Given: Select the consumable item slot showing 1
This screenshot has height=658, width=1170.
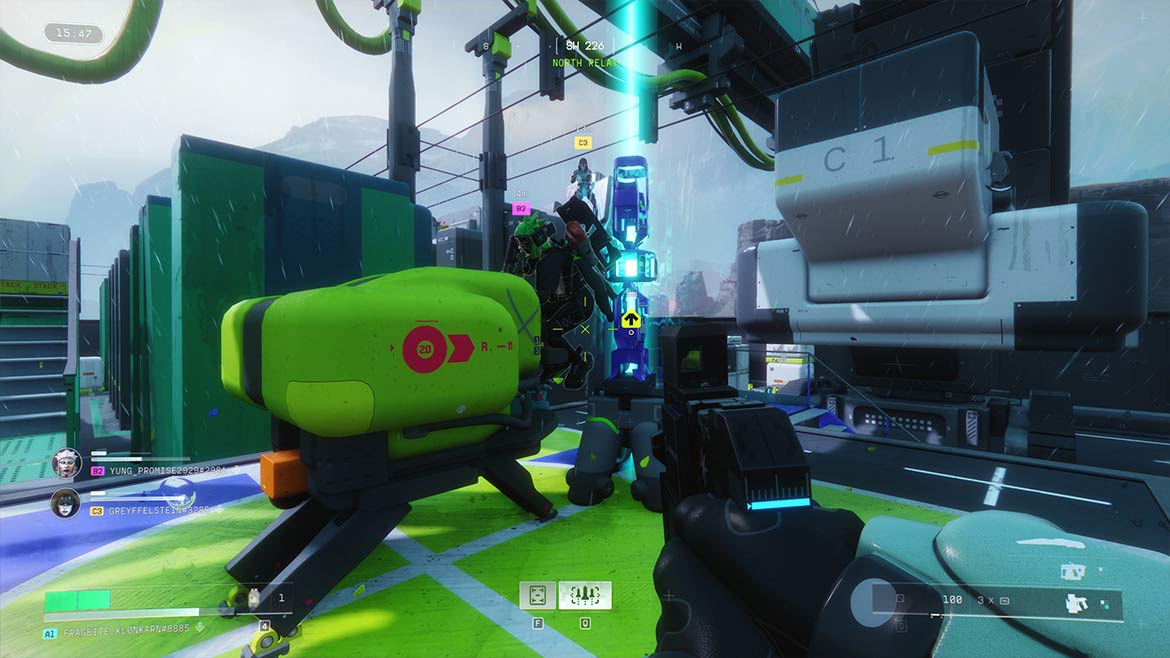Looking at the screenshot, I should 256,598.
